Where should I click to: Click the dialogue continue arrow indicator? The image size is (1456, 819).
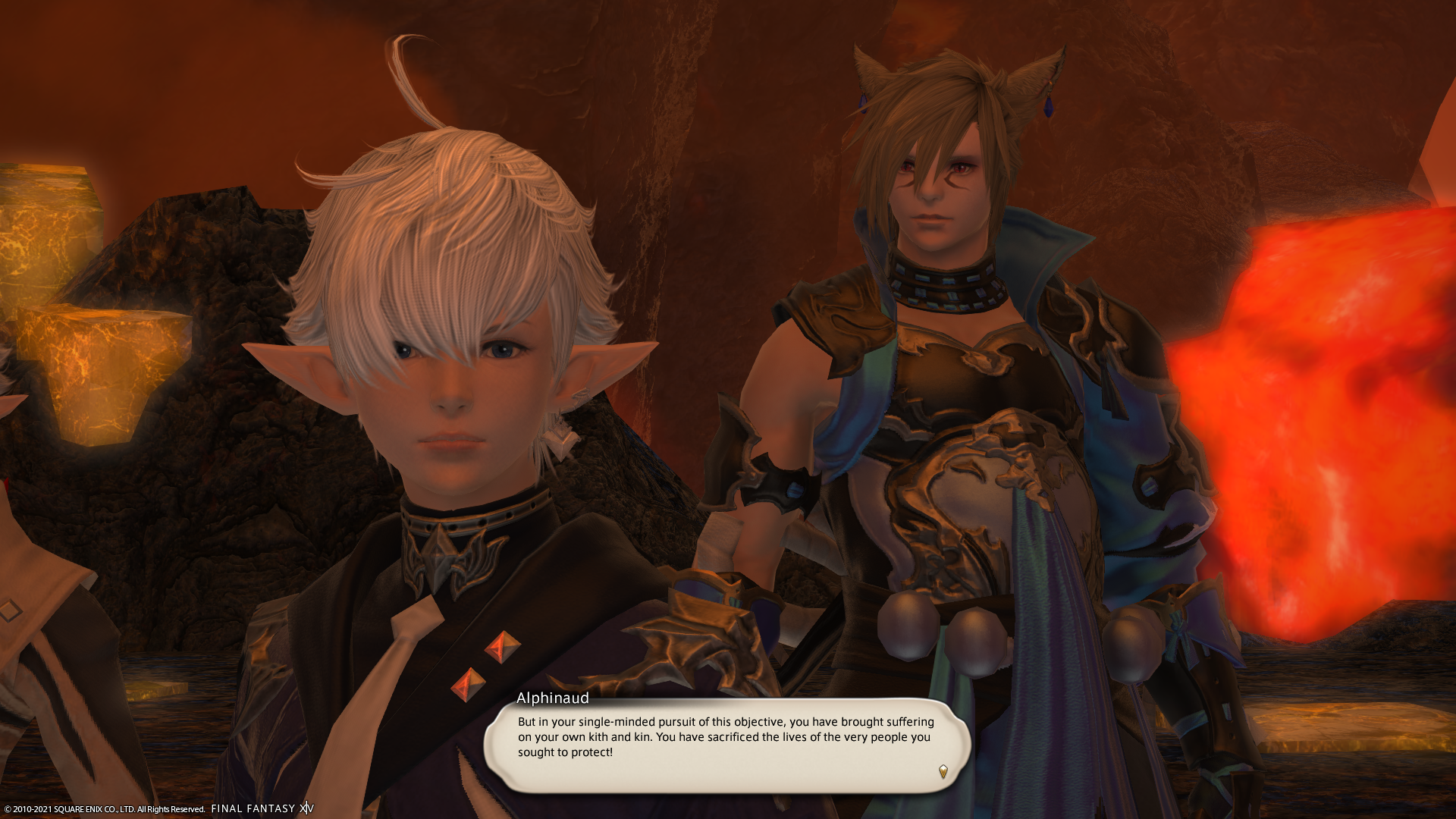(x=943, y=771)
